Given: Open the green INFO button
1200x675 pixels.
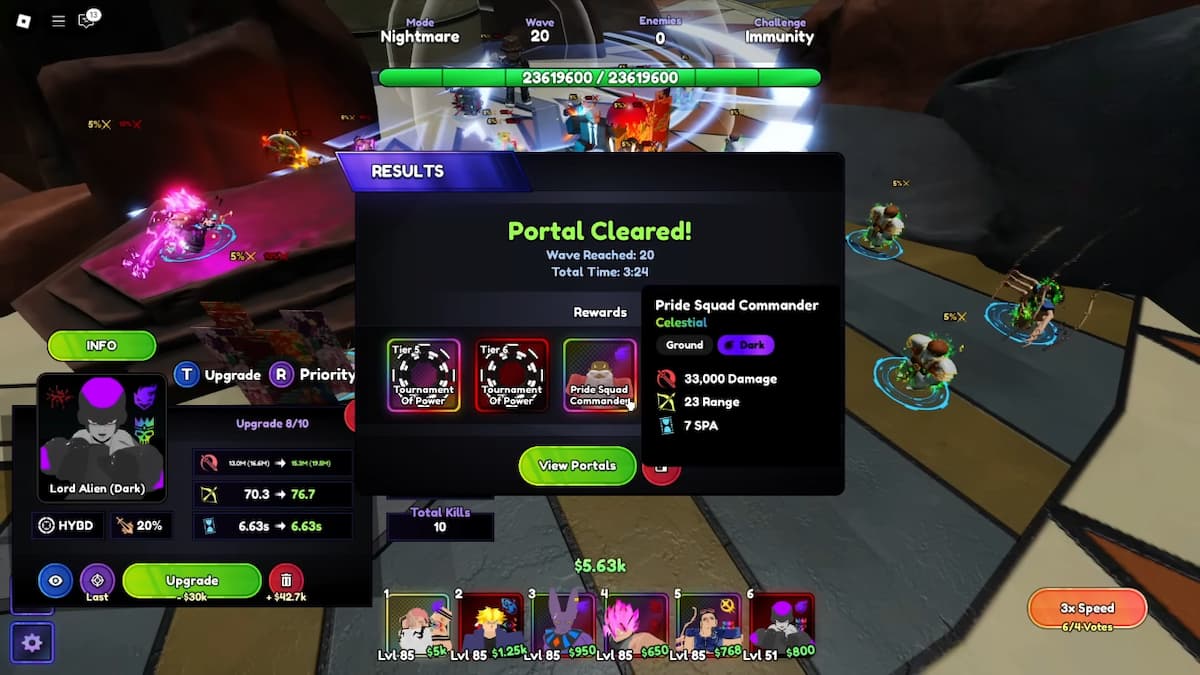Looking at the screenshot, I should pos(101,346).
